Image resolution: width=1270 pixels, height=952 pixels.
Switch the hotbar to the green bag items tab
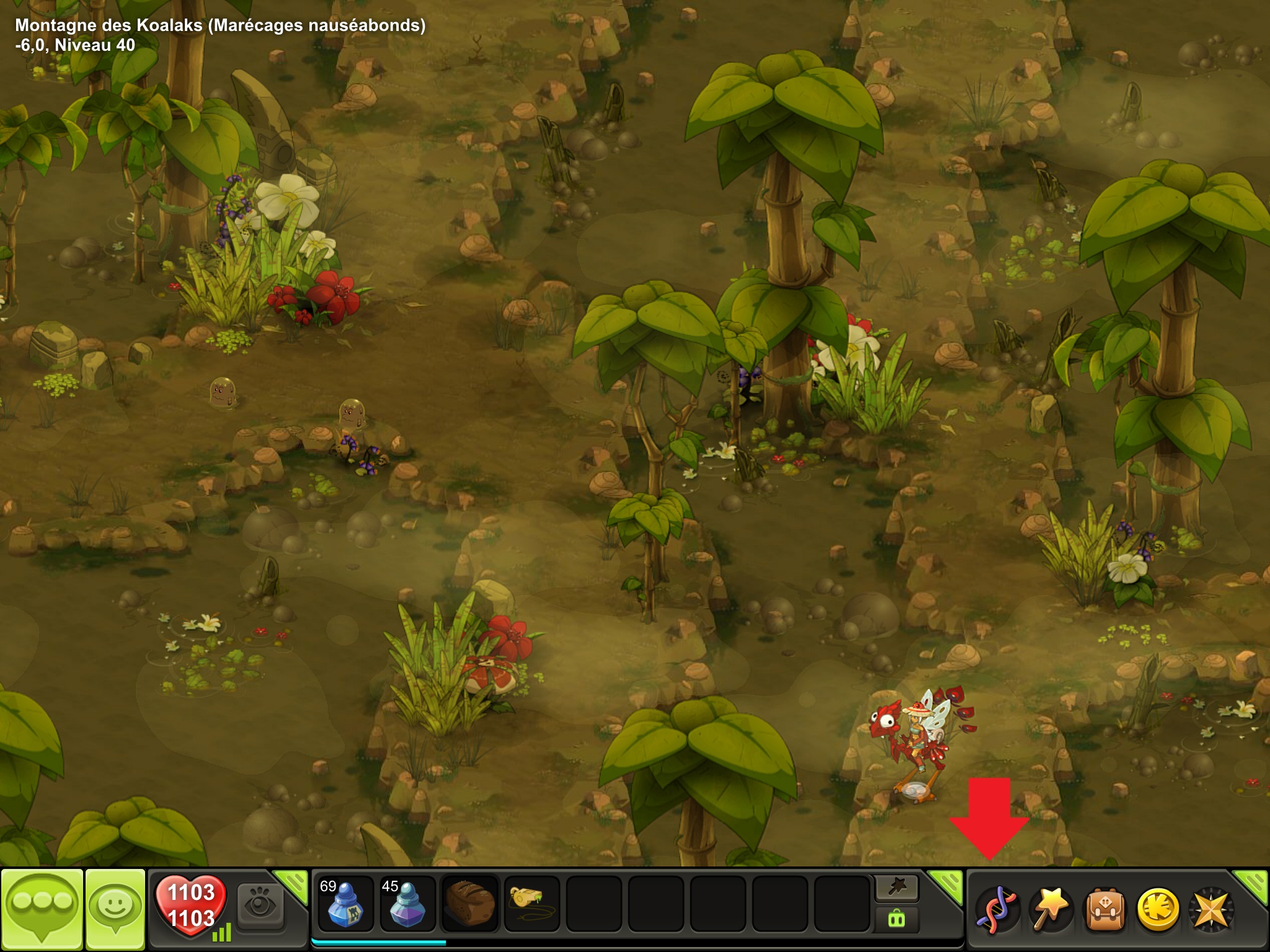point(897,919)
